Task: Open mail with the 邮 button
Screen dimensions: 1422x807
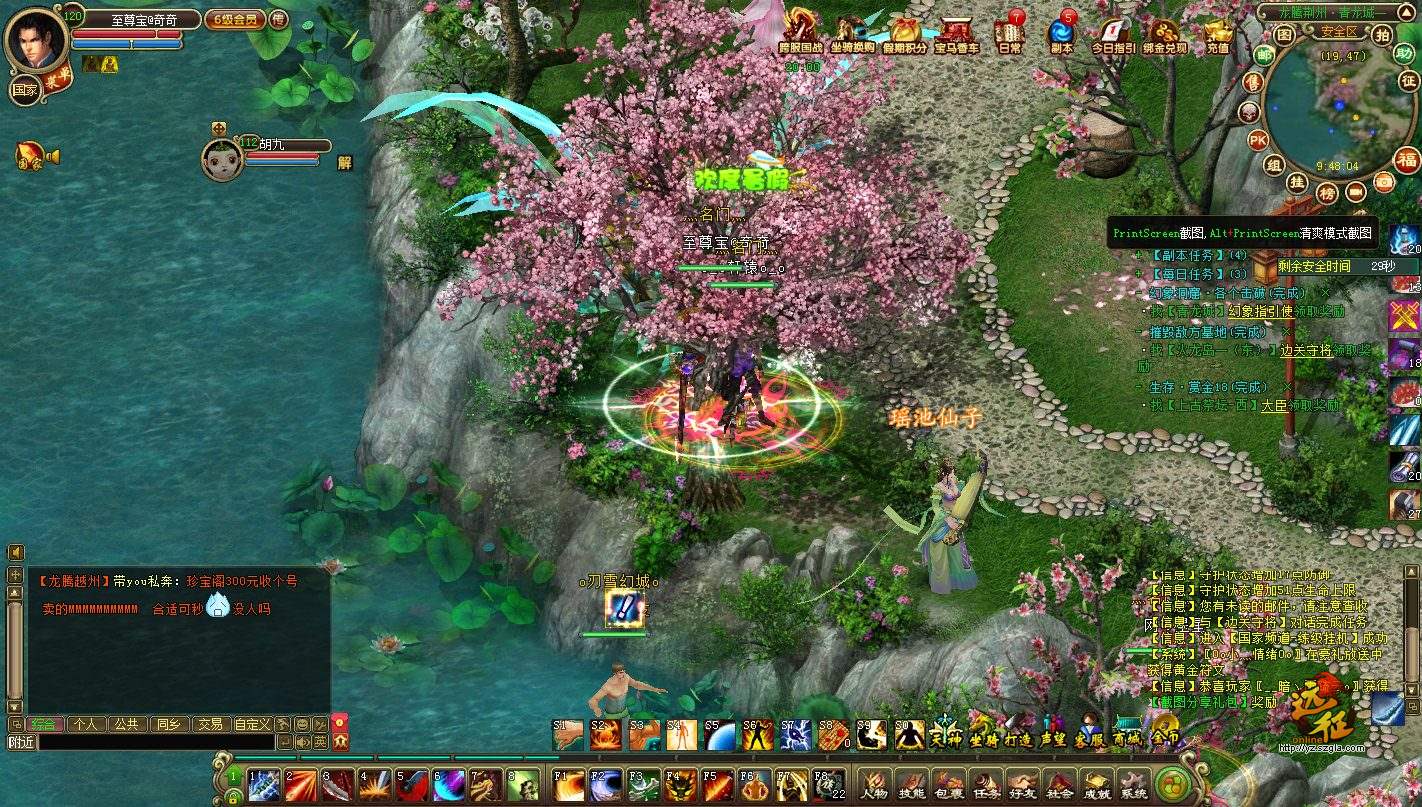Action: click(x=1264, y=55)
